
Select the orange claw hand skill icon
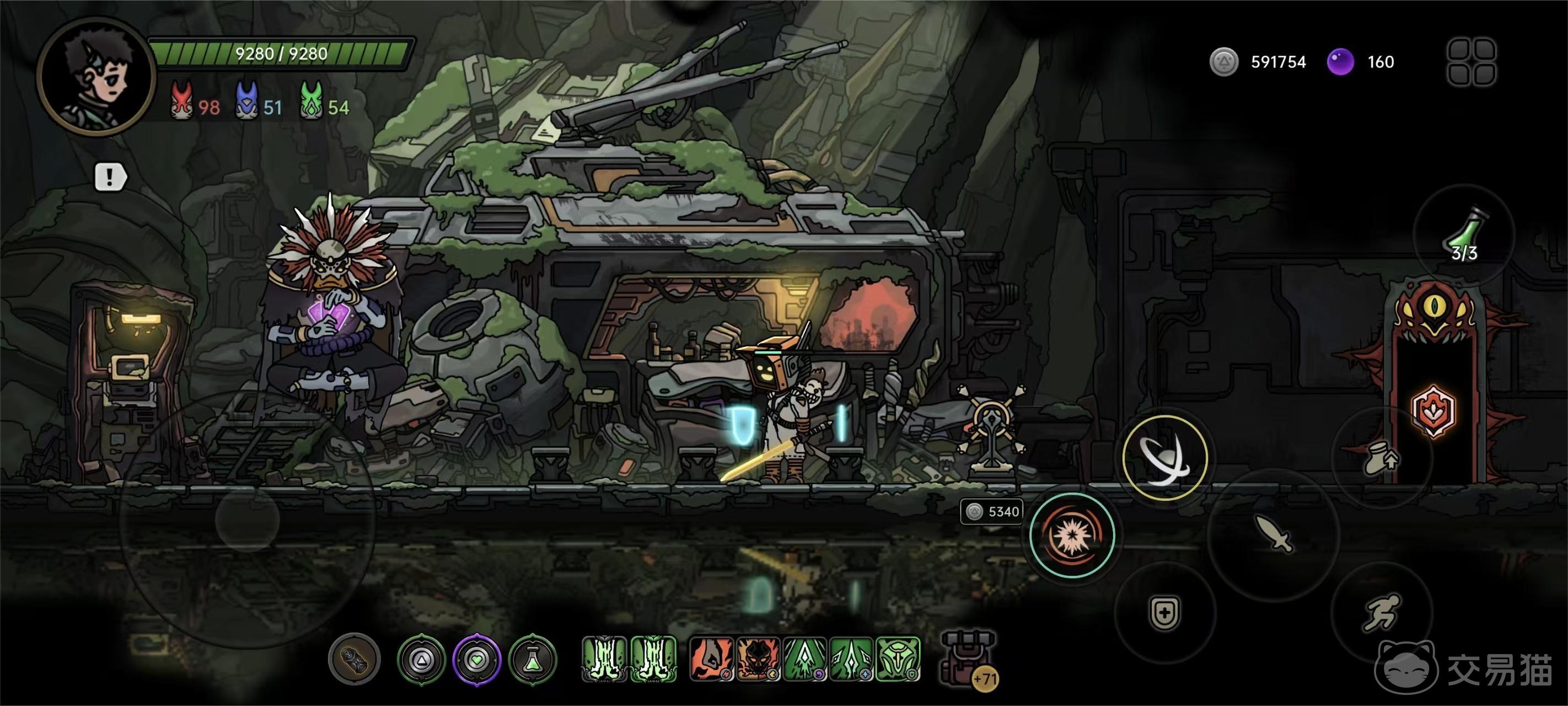coord(711,659)
